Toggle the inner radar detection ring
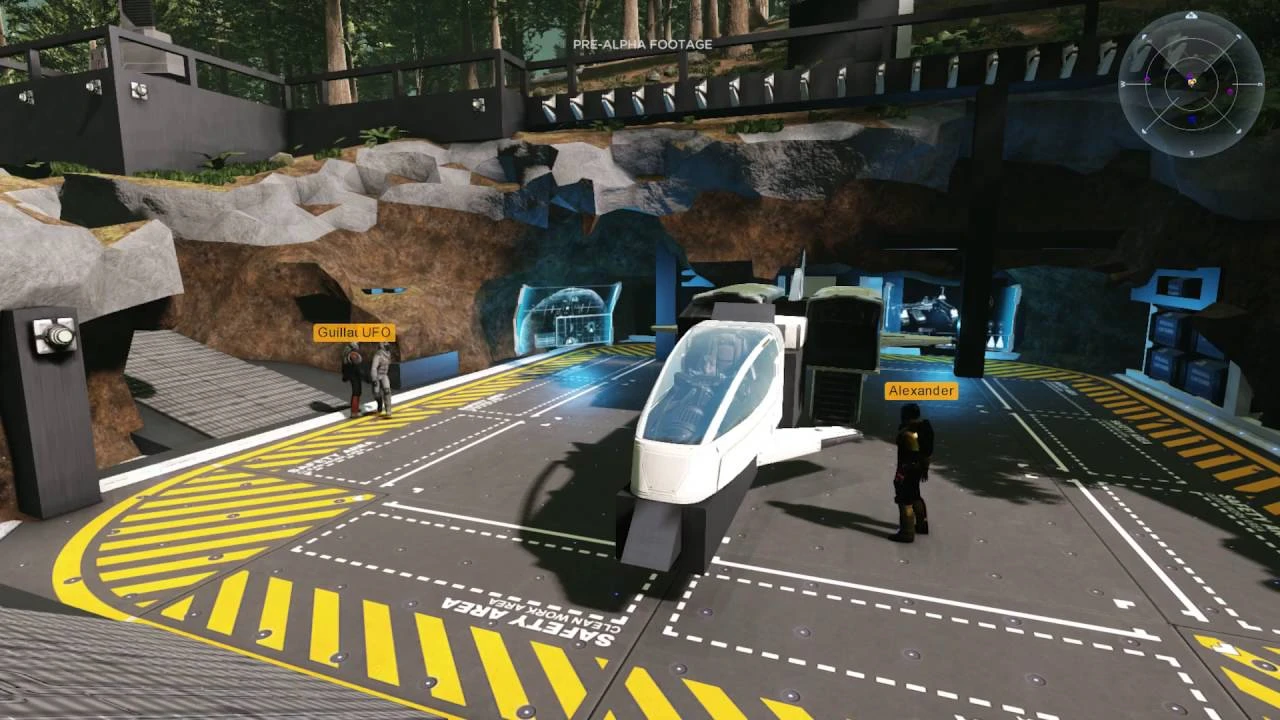Screen dimensions: 1280x720 click(1192, 57)
